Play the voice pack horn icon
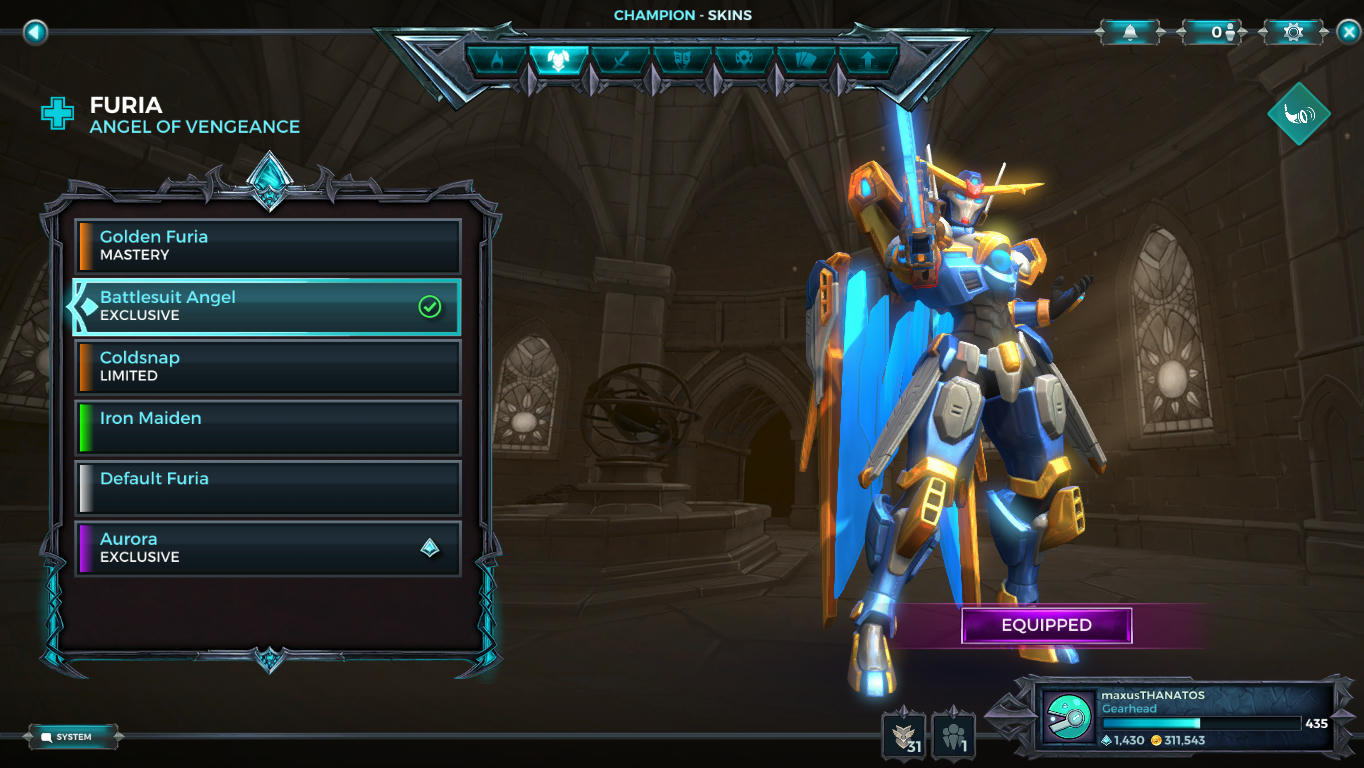The width and height of the screenshot is (1364, 768). tap(1297, 114)
